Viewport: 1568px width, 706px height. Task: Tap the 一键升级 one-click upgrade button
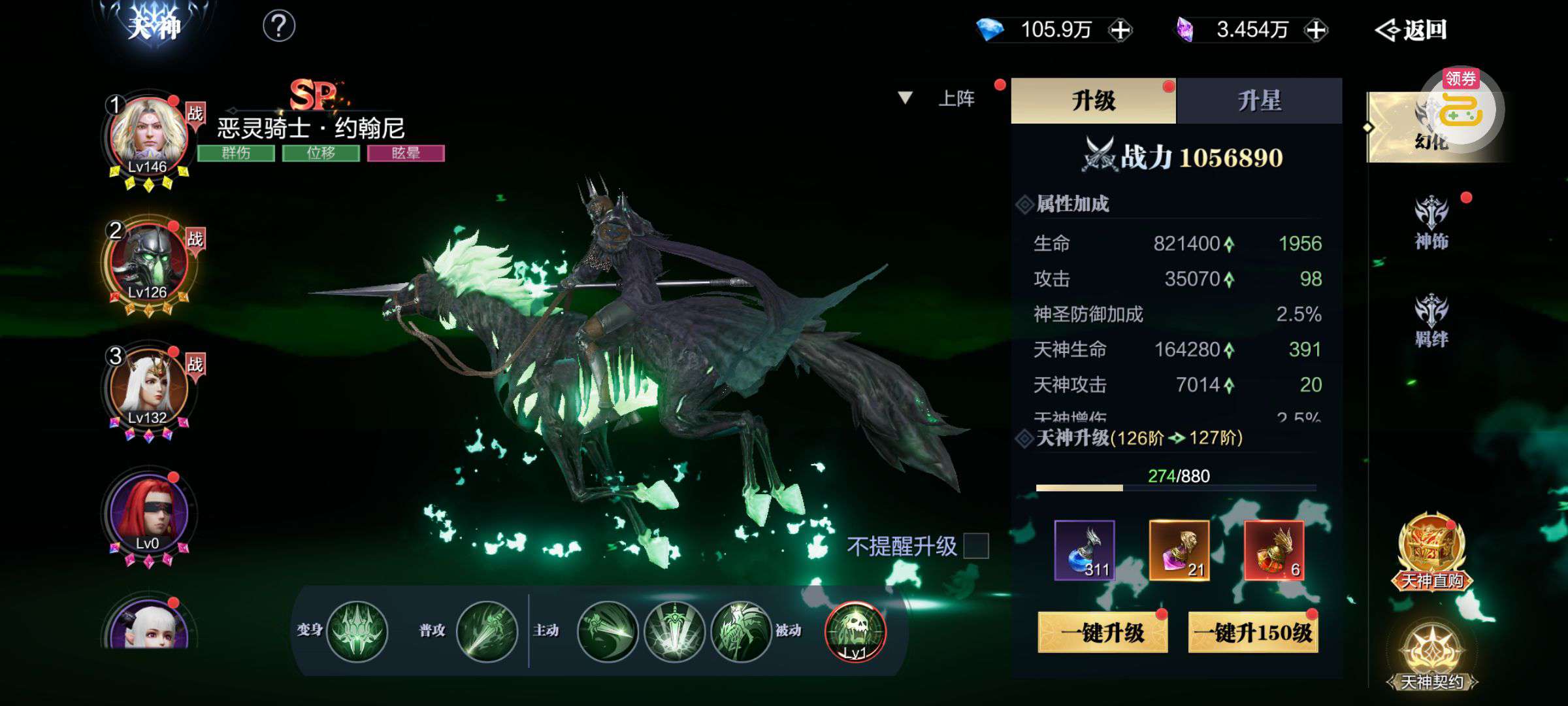[x=1102, y=632]
